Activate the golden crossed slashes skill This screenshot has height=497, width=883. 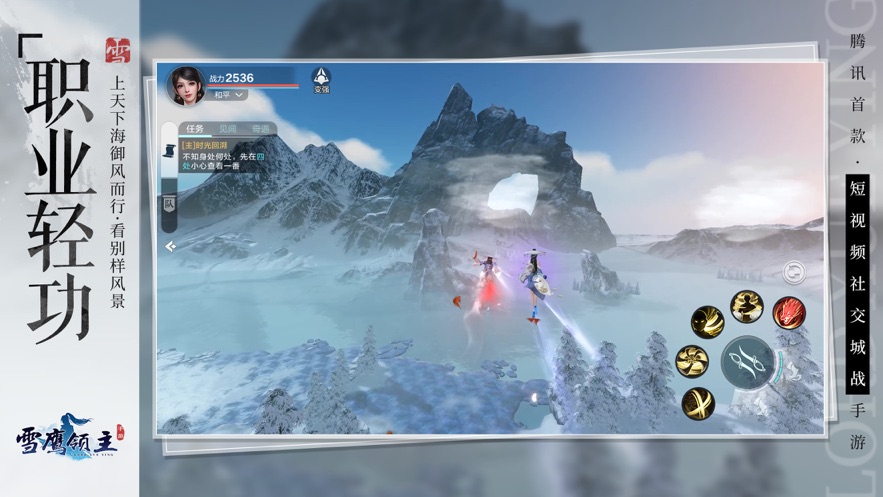[698, 402]
